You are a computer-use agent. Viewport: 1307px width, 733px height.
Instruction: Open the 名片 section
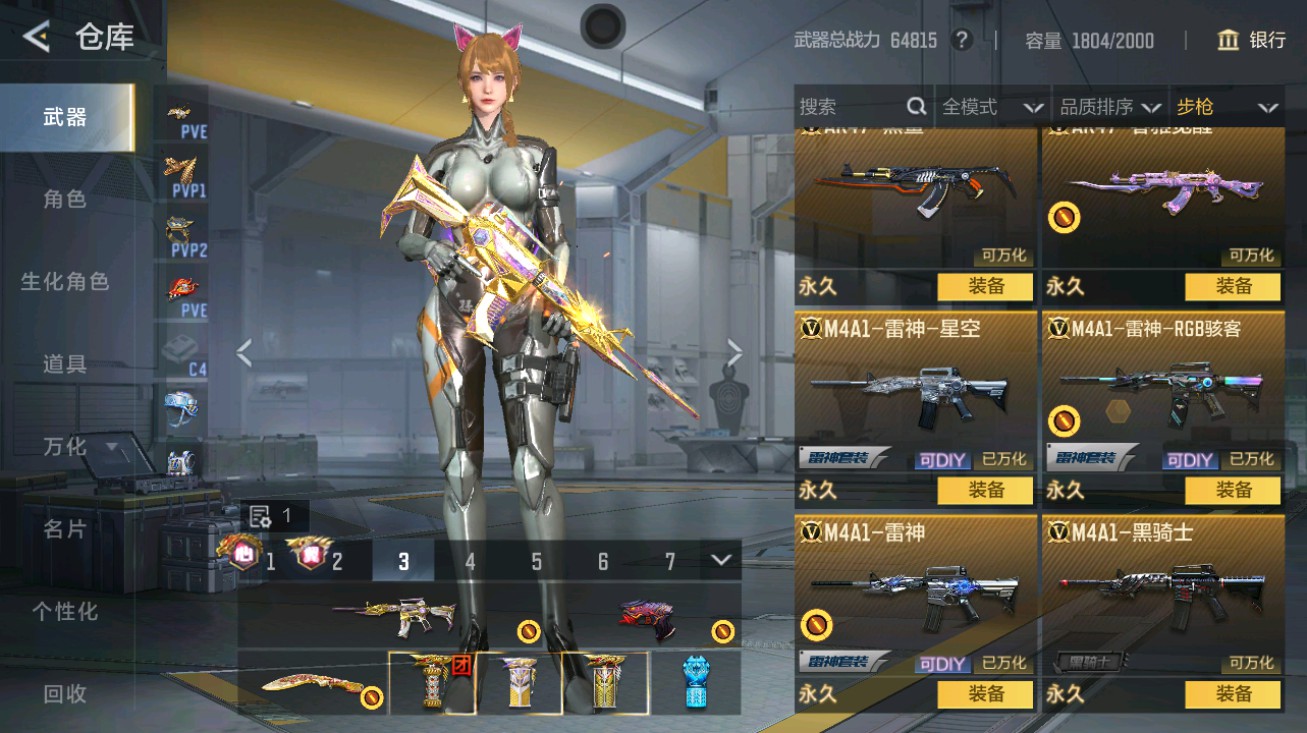click(x=65, y=529)
